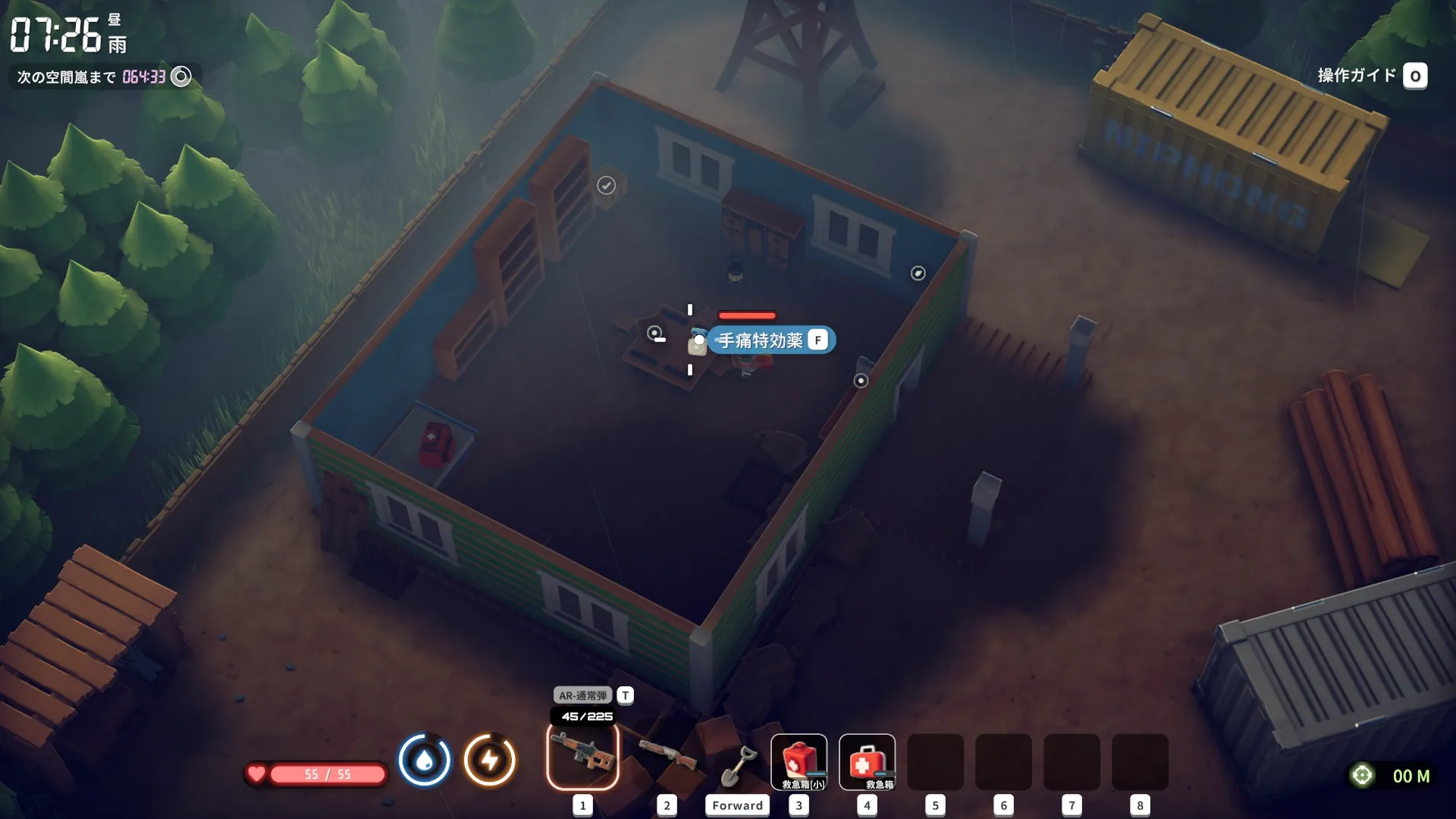Click the green target distance icon
Screen dimensions: 1456x819
pos(1362,775)
